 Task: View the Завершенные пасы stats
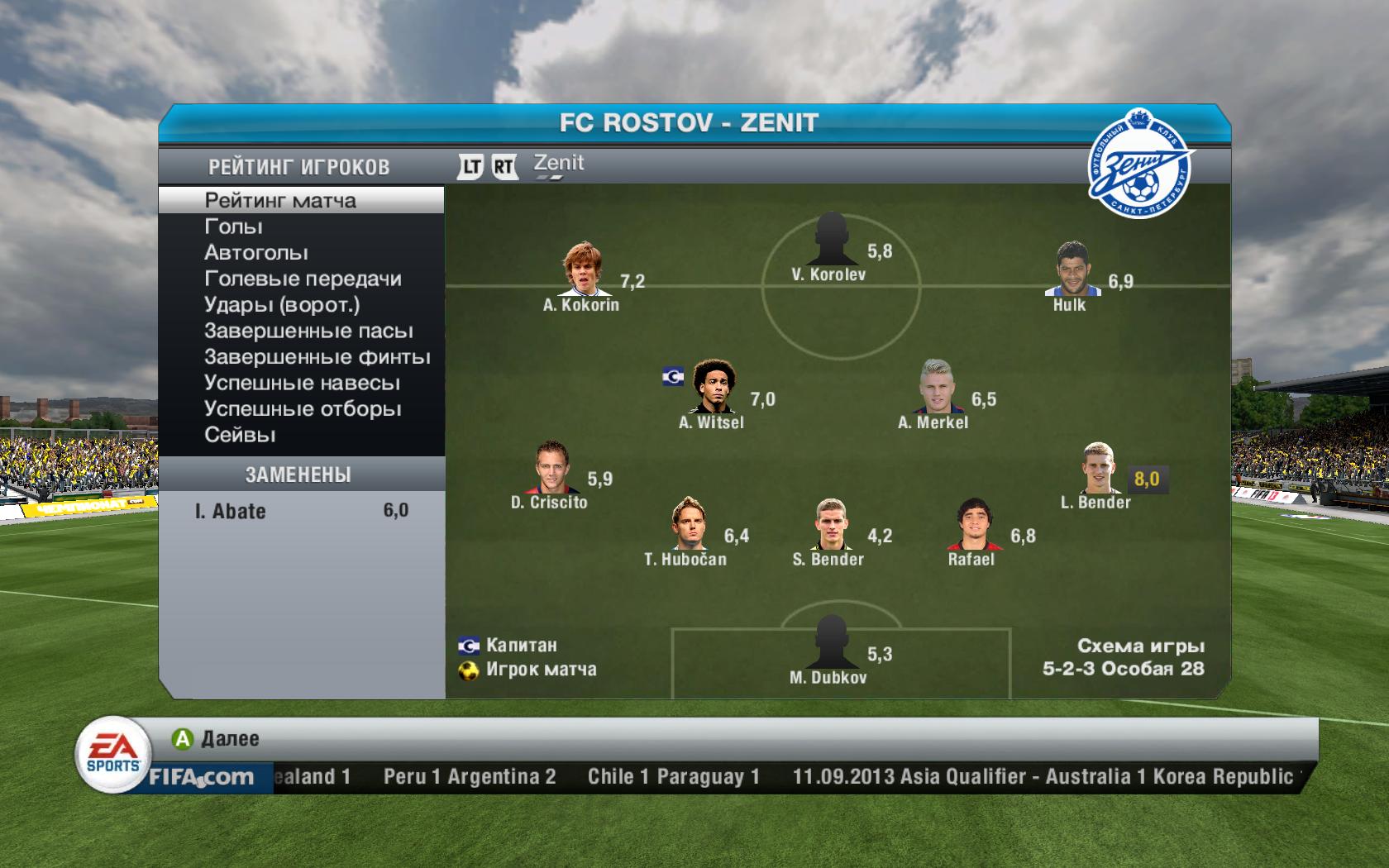coord(308,331)
